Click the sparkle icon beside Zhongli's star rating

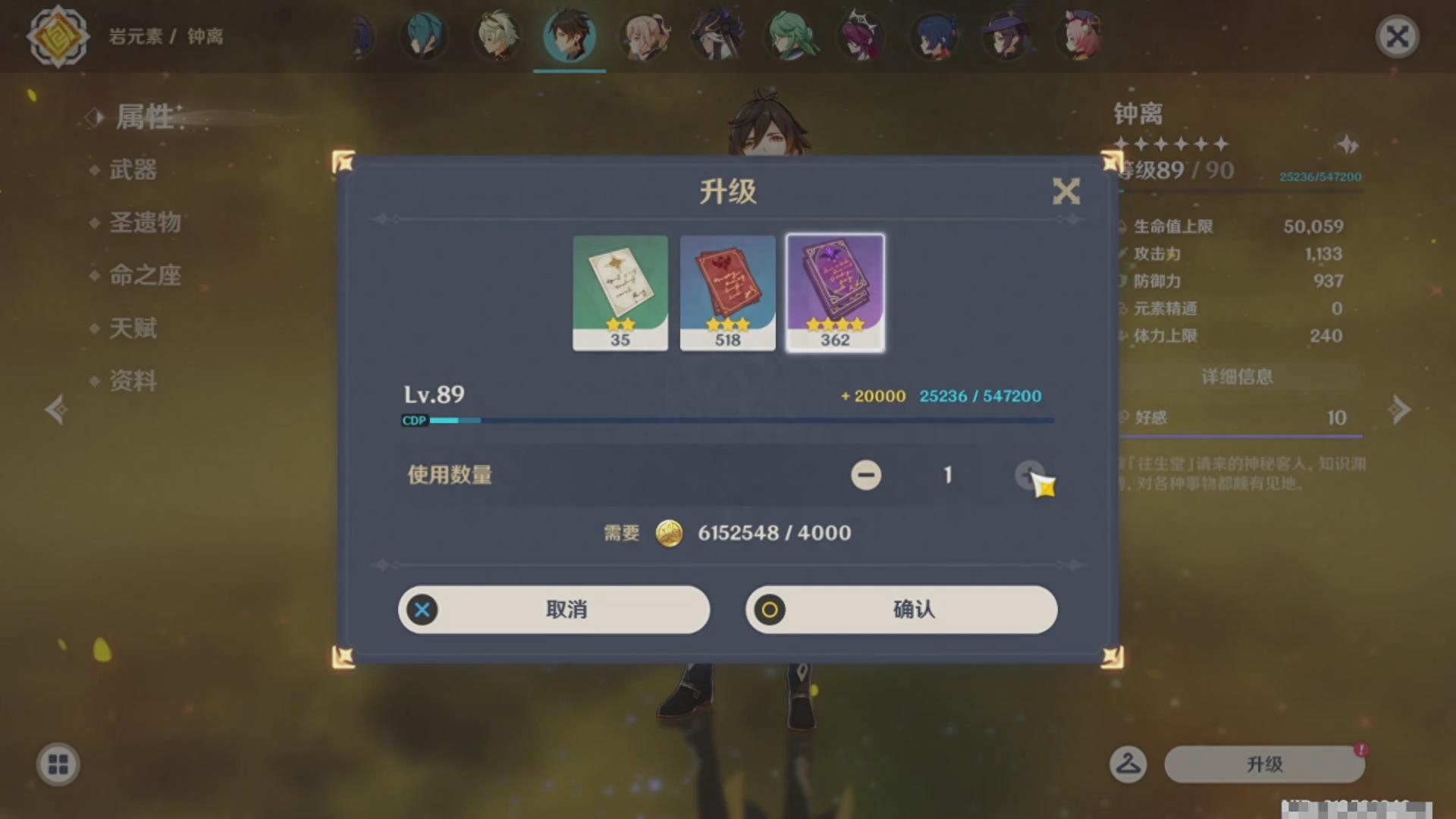click(1348, 146)
